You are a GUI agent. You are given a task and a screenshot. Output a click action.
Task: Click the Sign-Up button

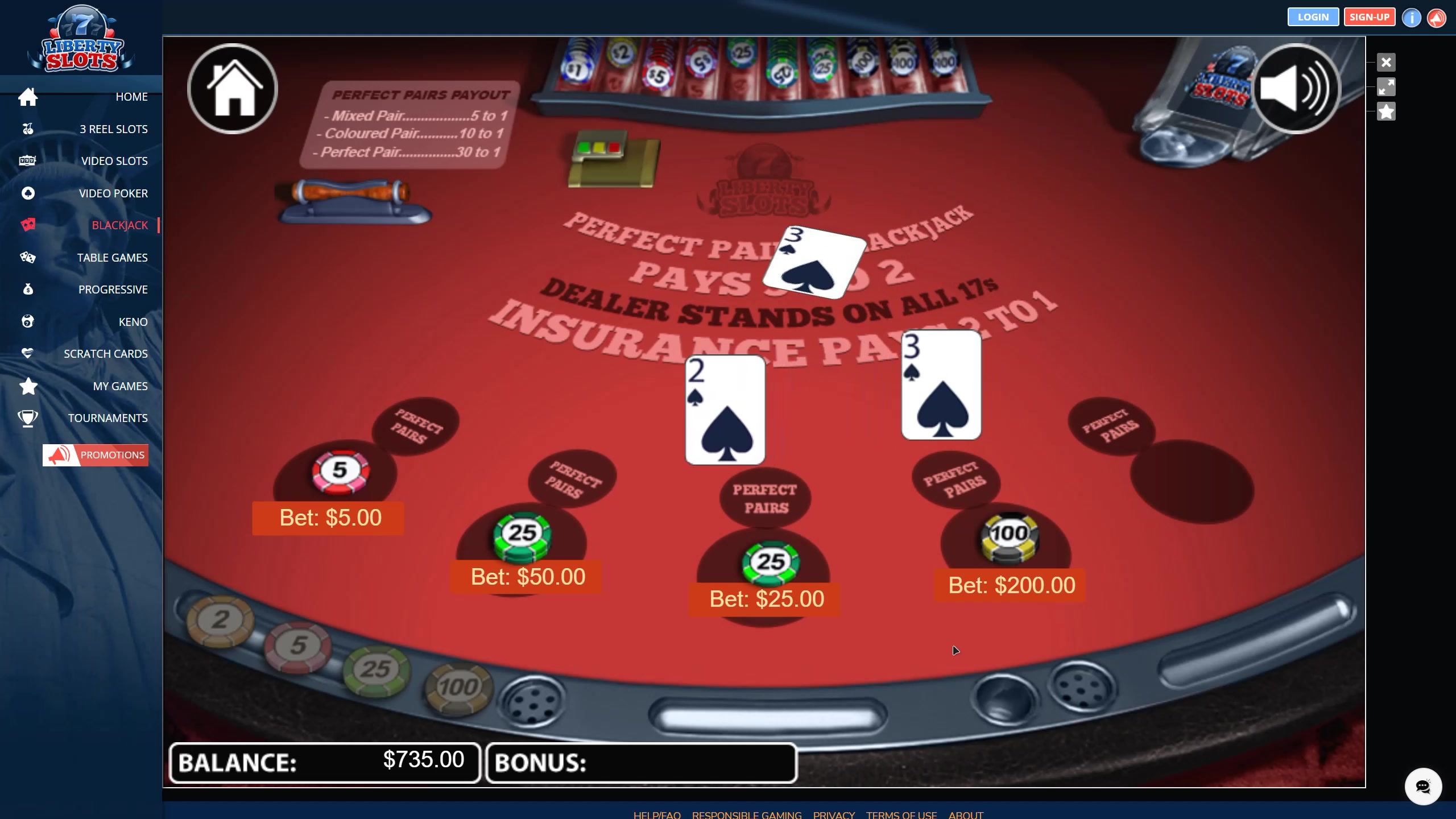pos(1369,17)
